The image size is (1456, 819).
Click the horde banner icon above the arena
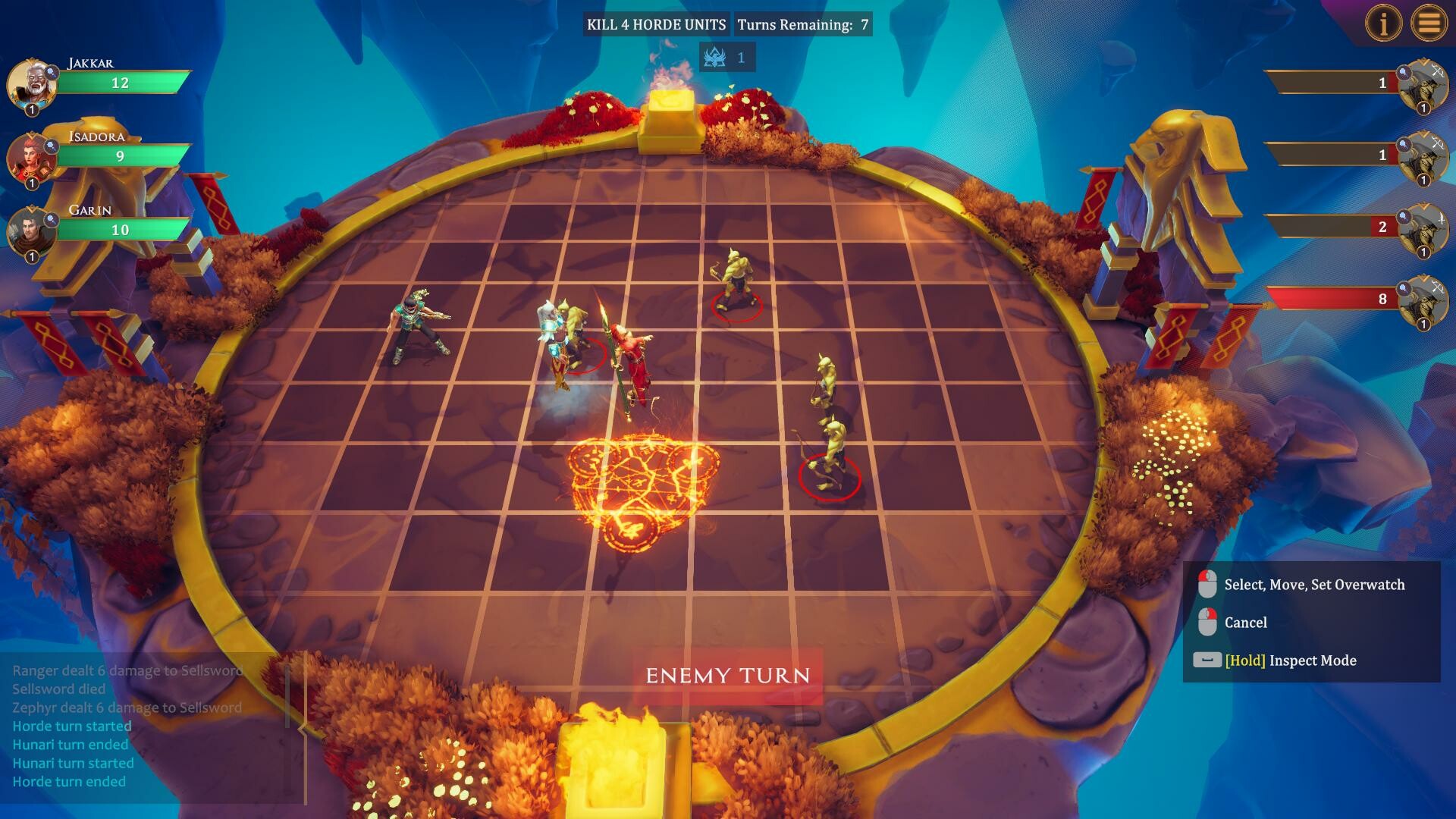714,56
